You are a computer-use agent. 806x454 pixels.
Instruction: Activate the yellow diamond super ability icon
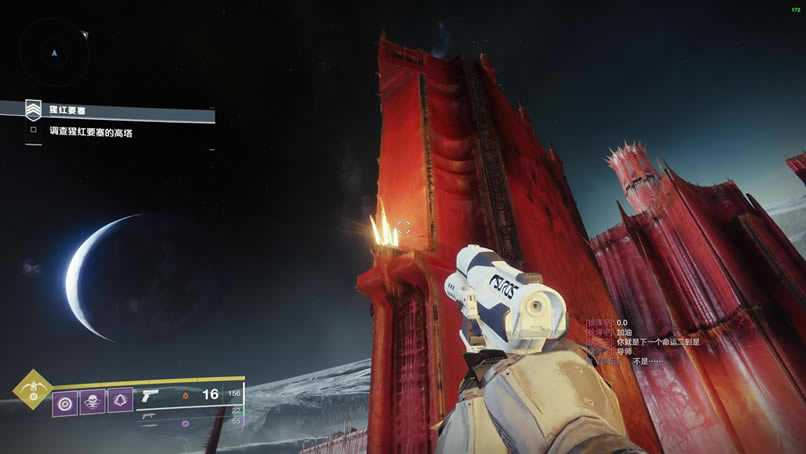pos(32,389)
